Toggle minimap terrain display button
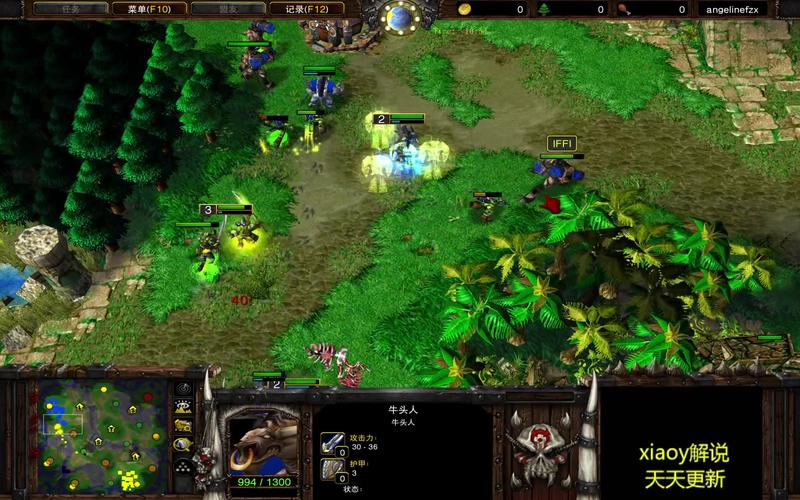Image resolution: width=800 pixels, height=500 pixels. pyautogui.click(x=184, y=407)
